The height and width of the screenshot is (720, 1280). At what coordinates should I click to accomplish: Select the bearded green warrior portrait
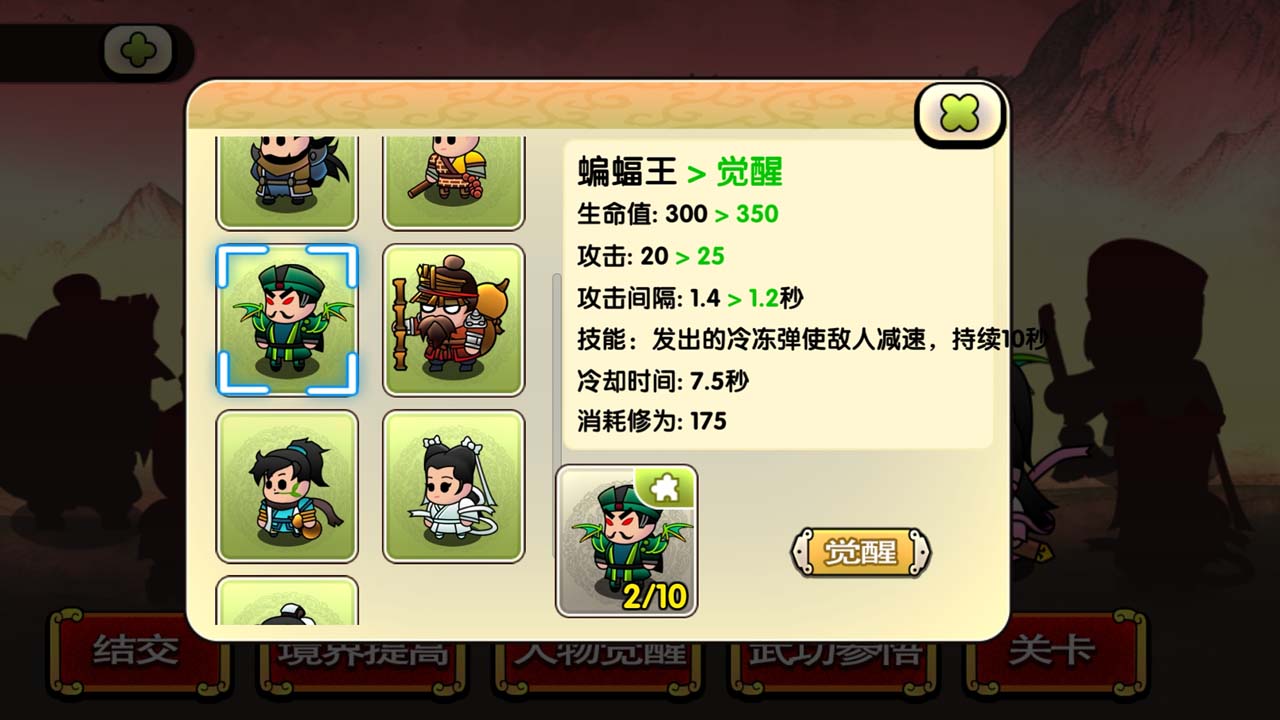tap(287, 180)
